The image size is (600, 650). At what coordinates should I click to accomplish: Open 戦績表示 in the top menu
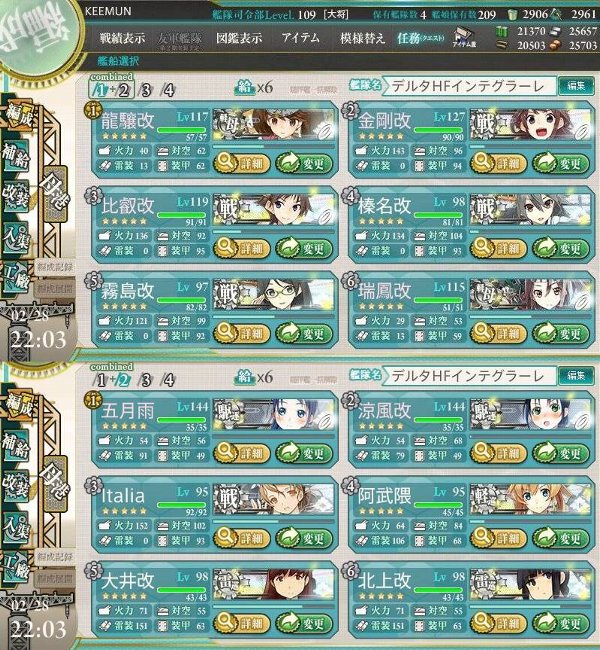pyautogui.click(x=124, y=39)
